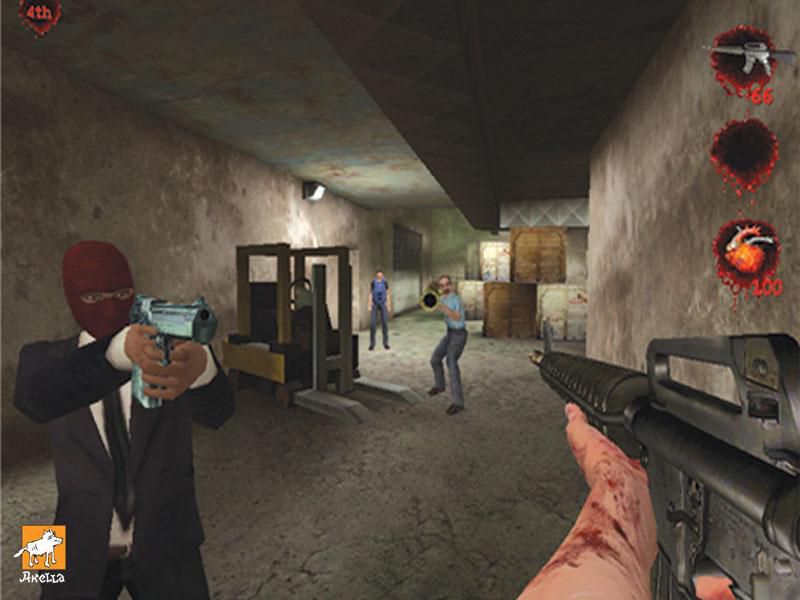Click the Akella dog logo
Viewport: 800px width, 600px height.
41,549
